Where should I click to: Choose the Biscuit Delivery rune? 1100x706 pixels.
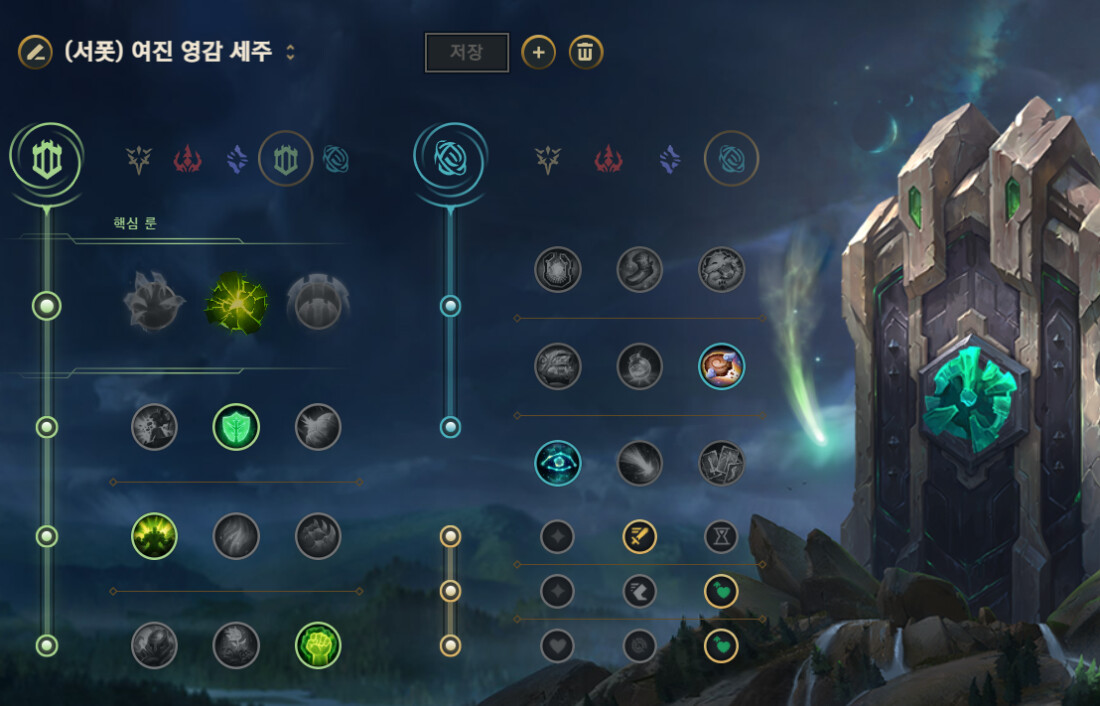coord(721,367)
